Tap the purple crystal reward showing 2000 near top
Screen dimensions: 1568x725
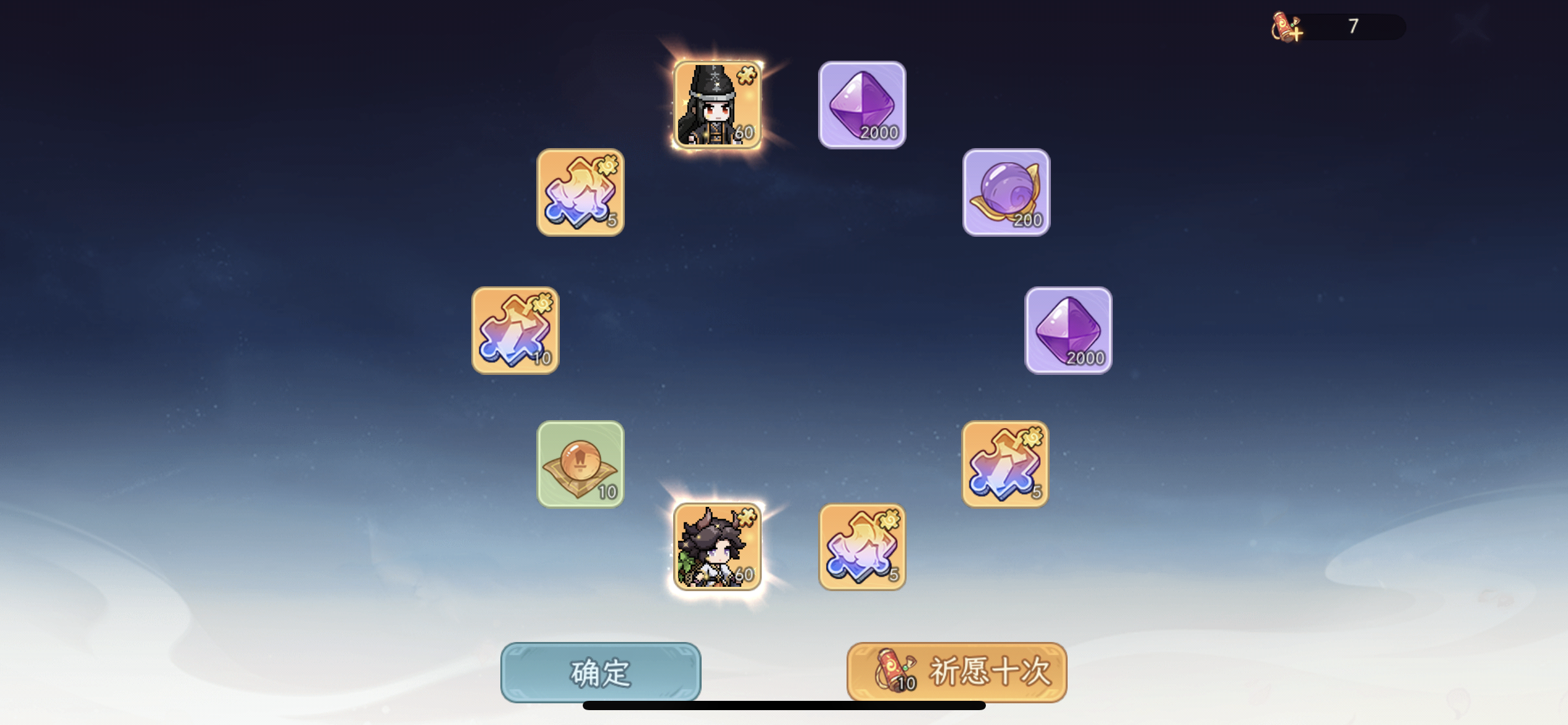(x=861, y=105)
